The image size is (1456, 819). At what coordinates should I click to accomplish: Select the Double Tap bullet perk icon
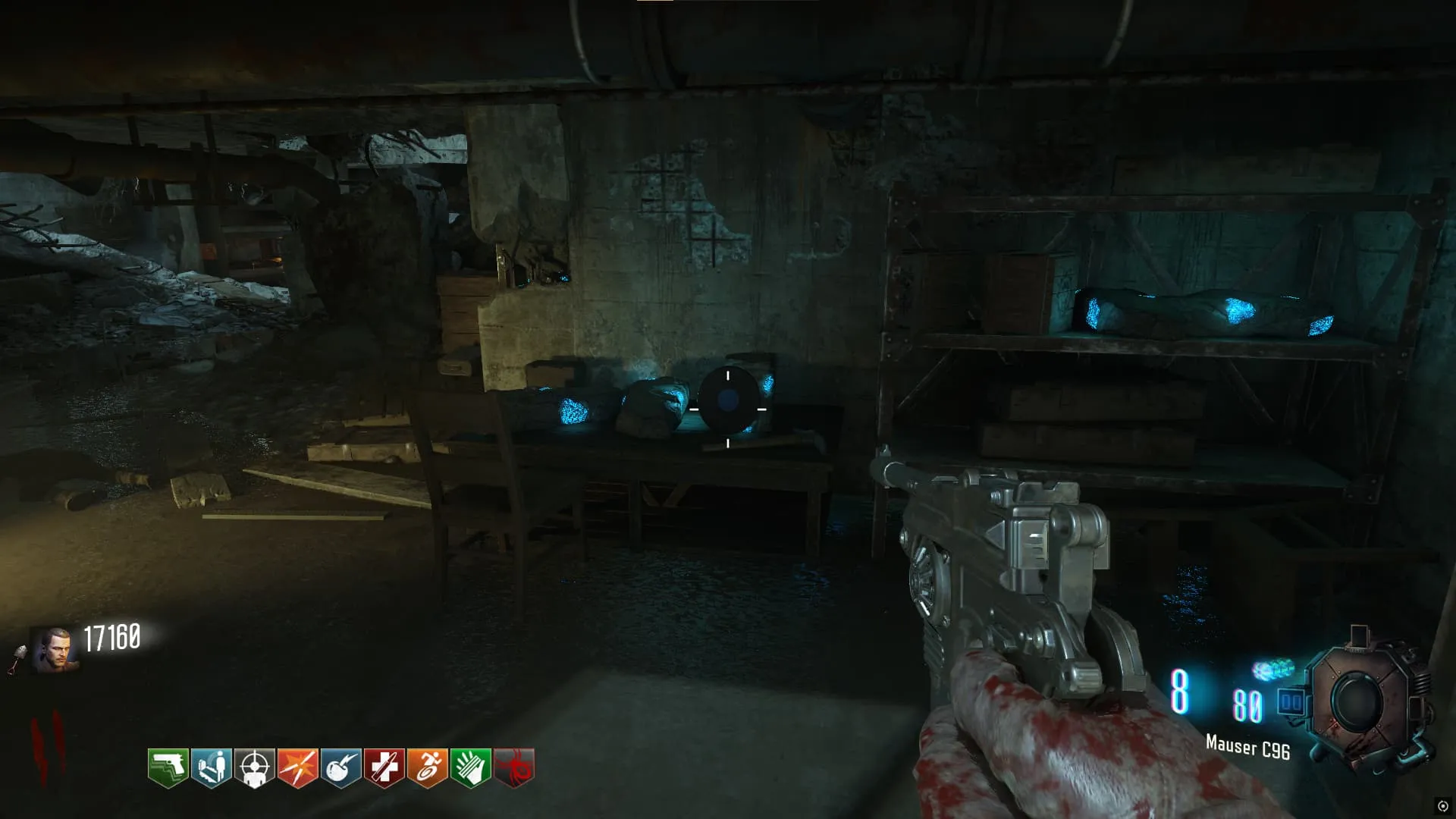[x=297, y=767]
